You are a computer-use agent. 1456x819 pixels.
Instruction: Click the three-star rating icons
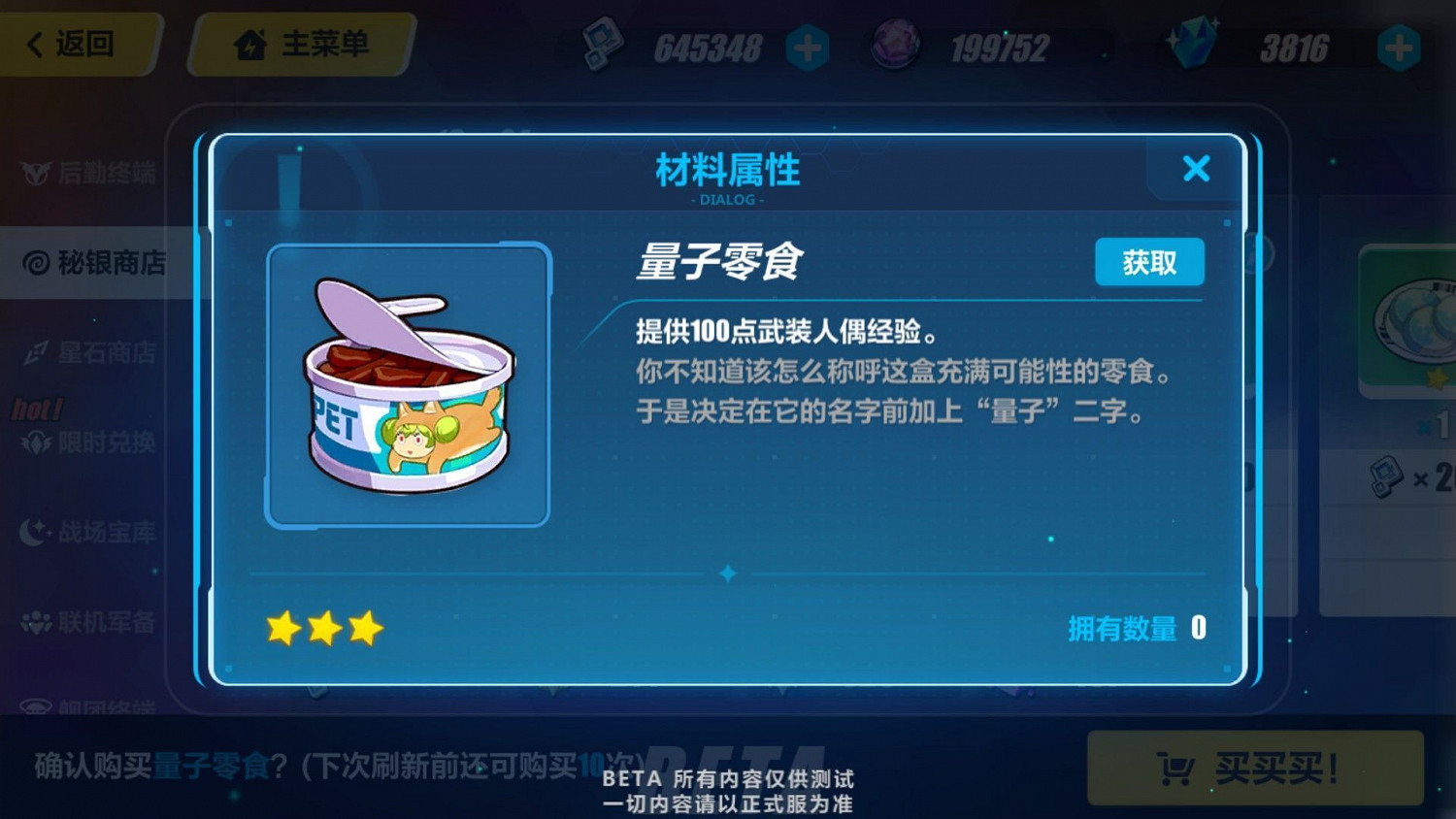[325, 629]
